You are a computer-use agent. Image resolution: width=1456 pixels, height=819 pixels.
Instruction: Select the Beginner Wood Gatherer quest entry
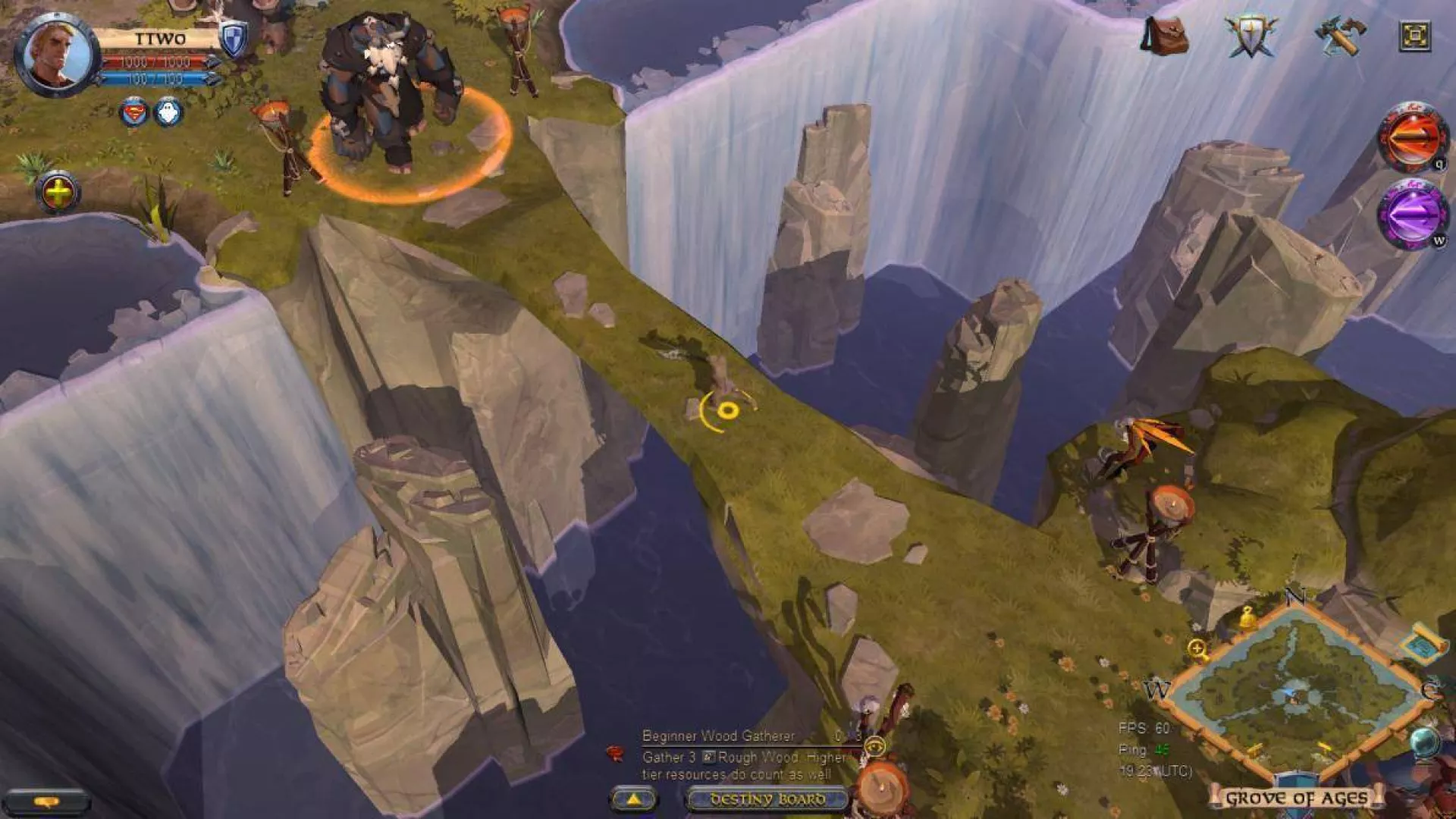[x=718, y=736]
